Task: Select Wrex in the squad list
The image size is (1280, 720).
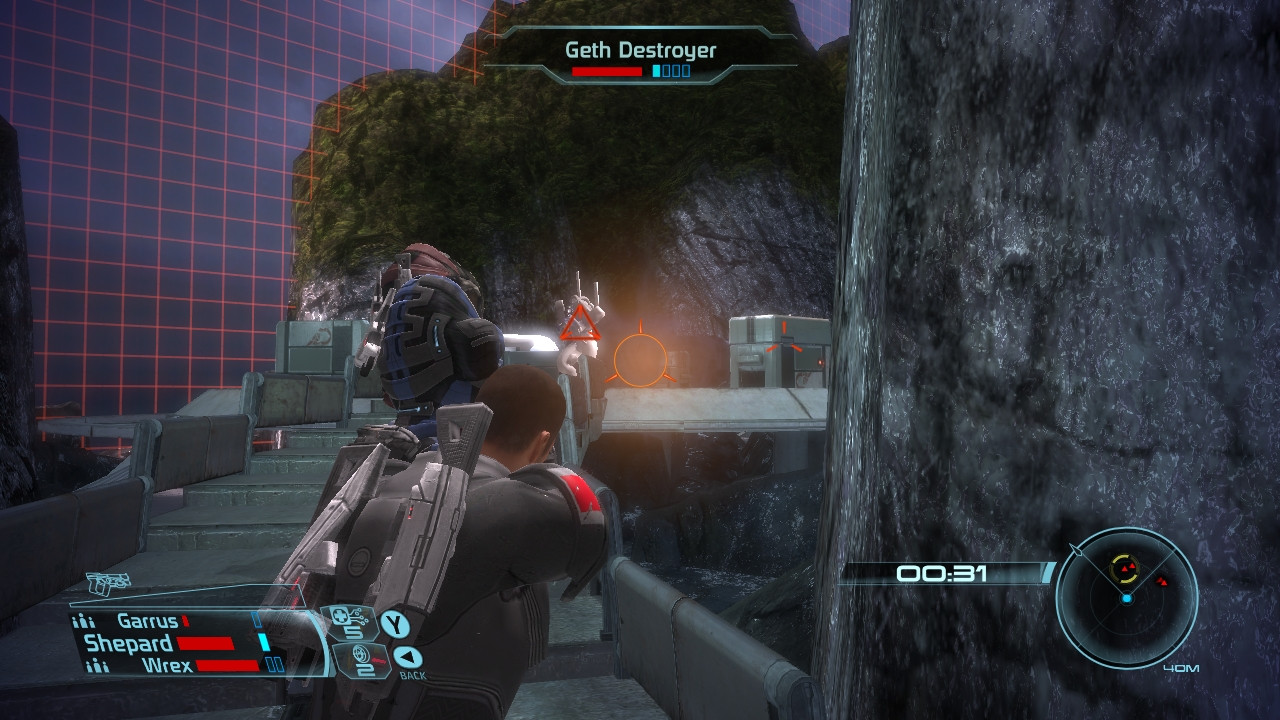Action: tap(168, 664)
